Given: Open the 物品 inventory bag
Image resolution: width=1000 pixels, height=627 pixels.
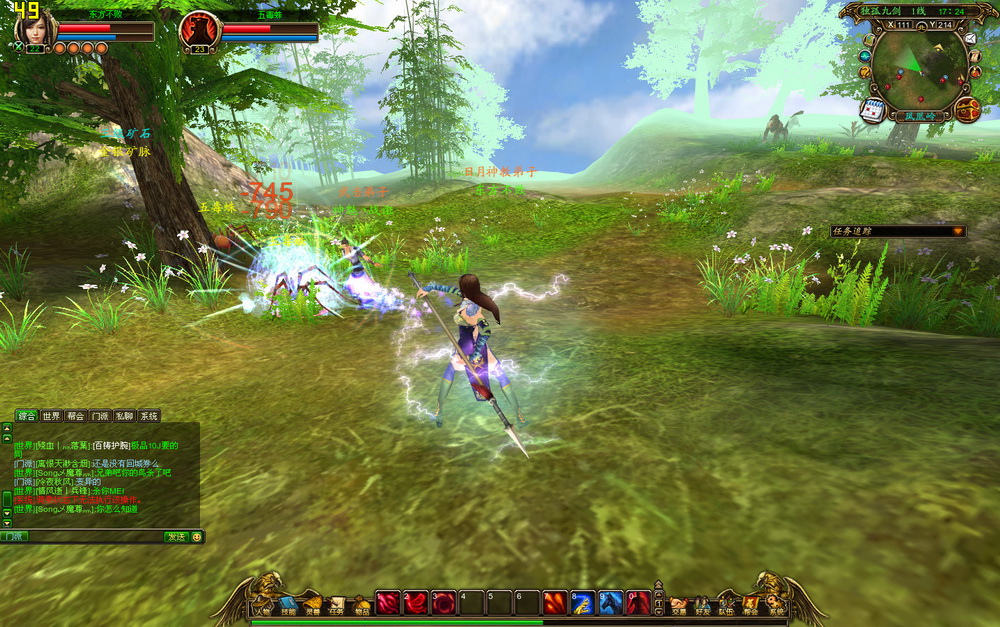Looking at the screenshot, I should coord(361,605).
